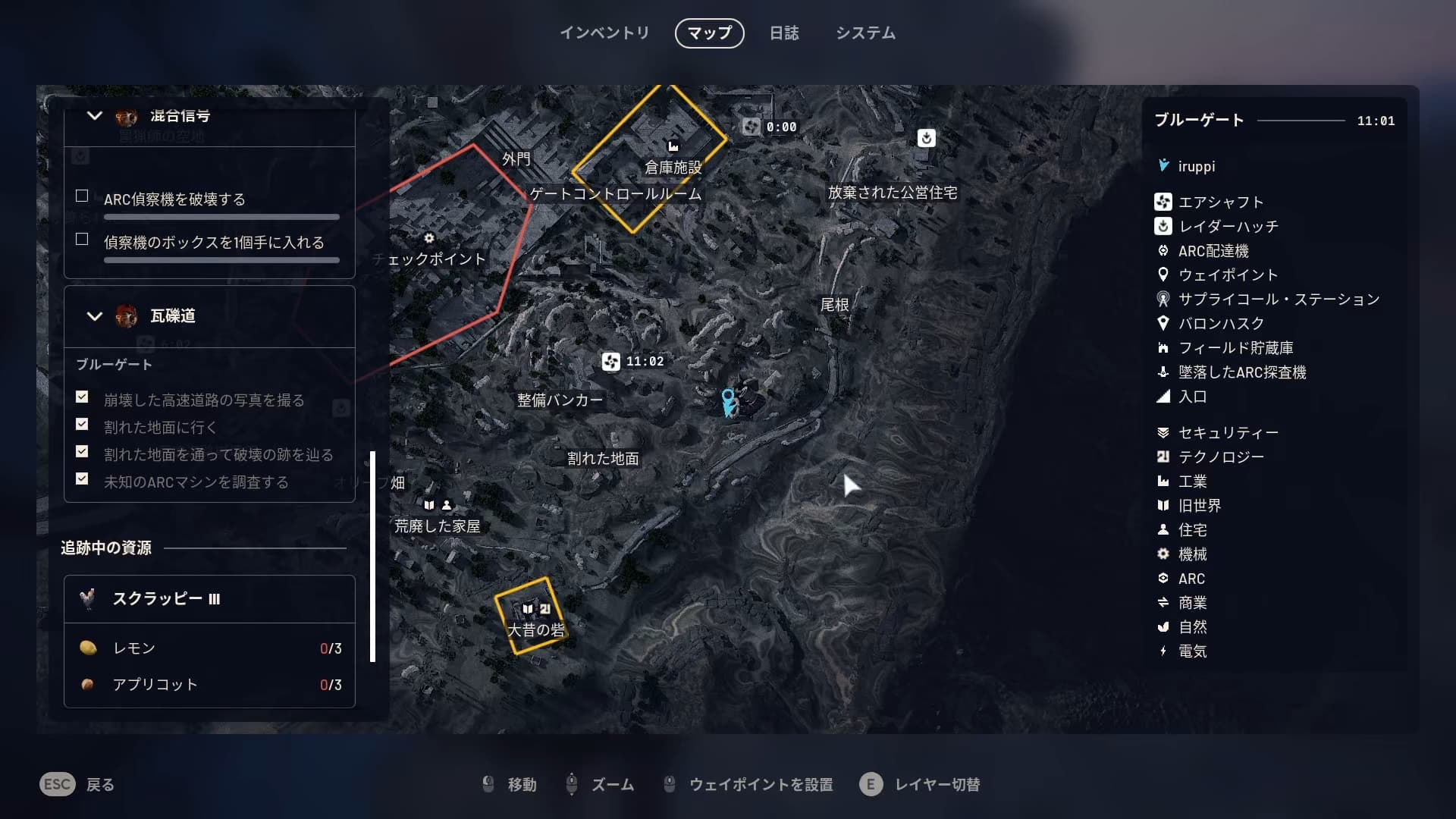Click the raider hatch marker on the map
This screenshot has height=819, width=1456.
click(x=926, y=138)
